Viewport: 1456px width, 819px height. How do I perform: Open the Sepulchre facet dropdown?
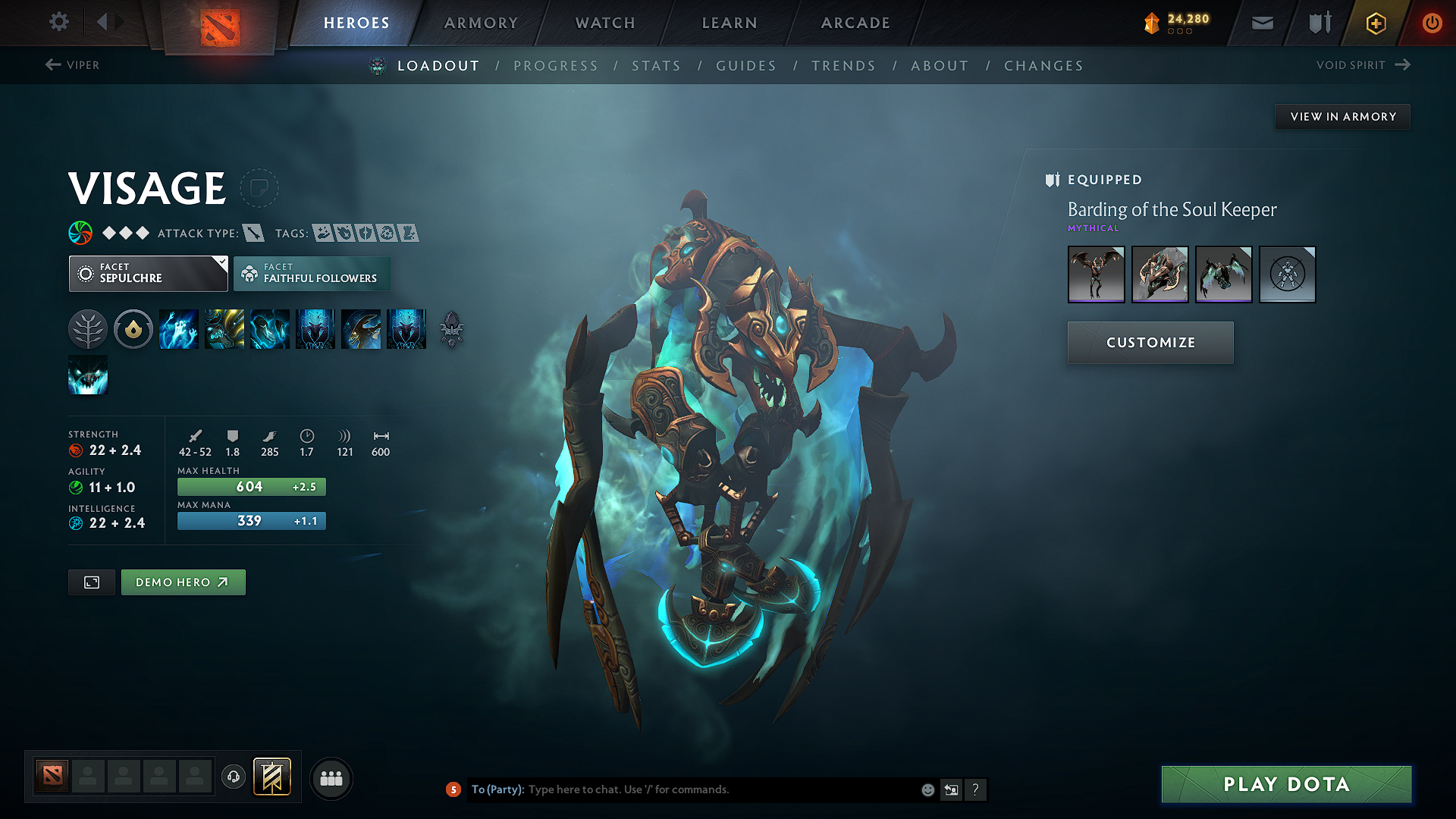(148, 273)
